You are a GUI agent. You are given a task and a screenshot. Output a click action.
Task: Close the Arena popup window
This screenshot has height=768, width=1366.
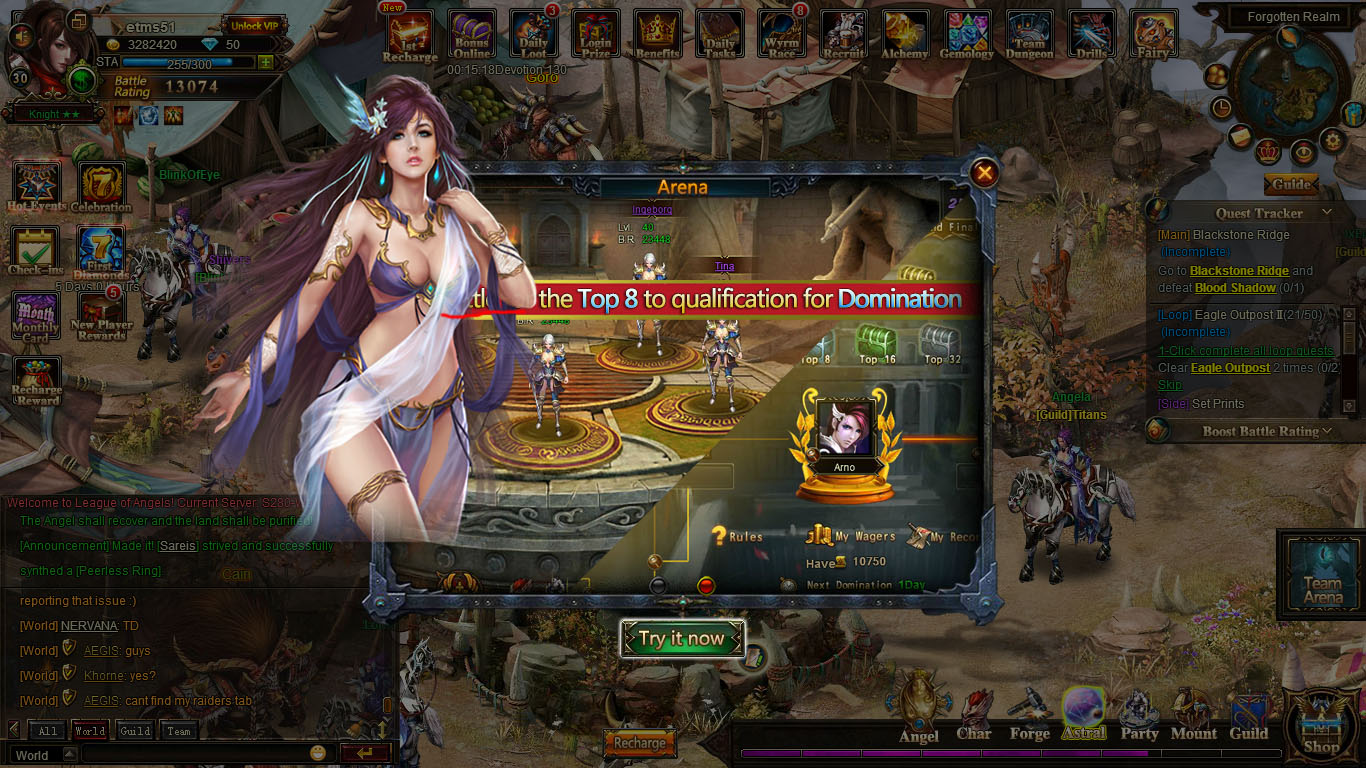tap(985, 173)
